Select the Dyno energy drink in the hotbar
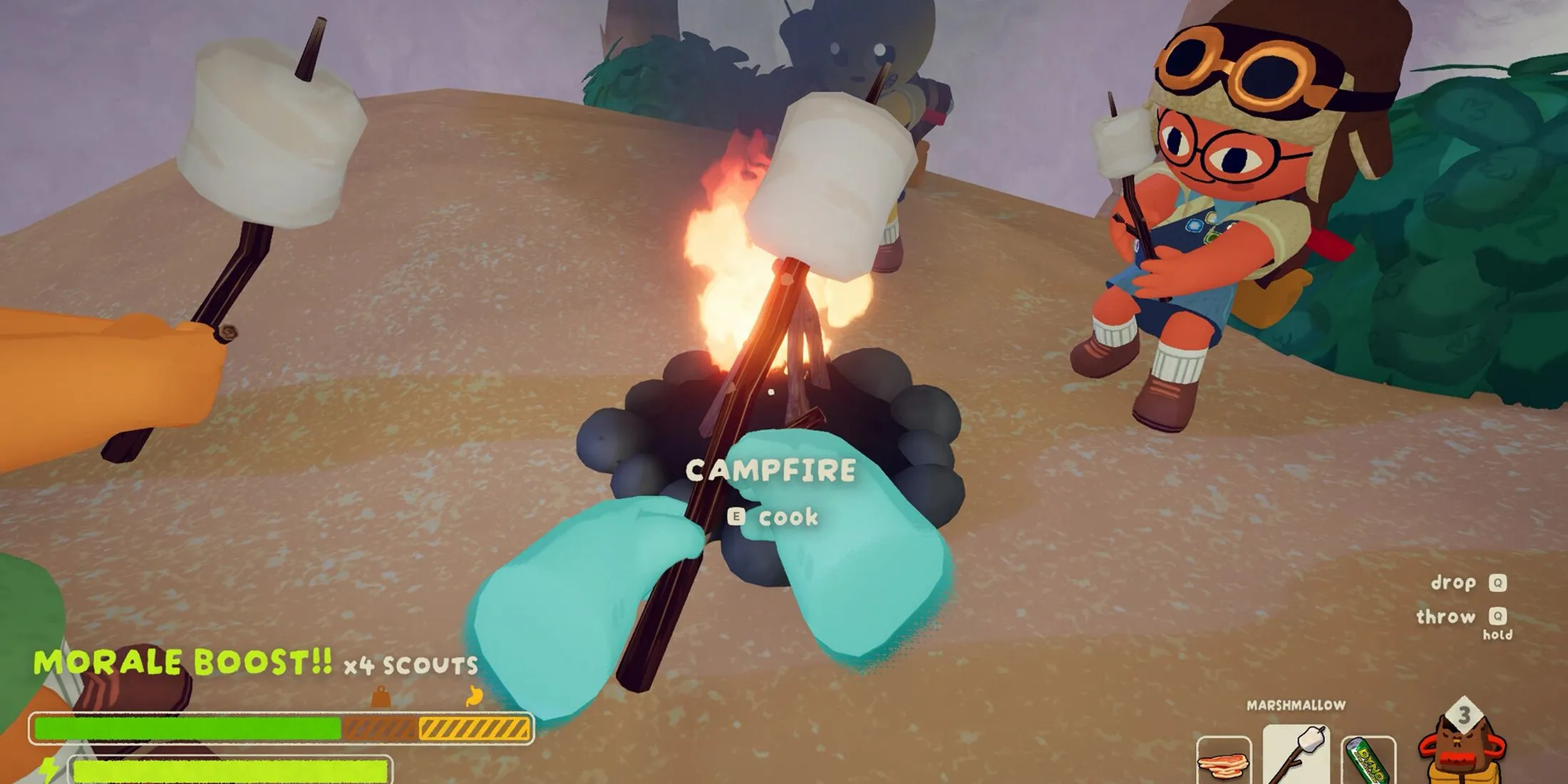1568x784 pixels. click(1366, 760)
